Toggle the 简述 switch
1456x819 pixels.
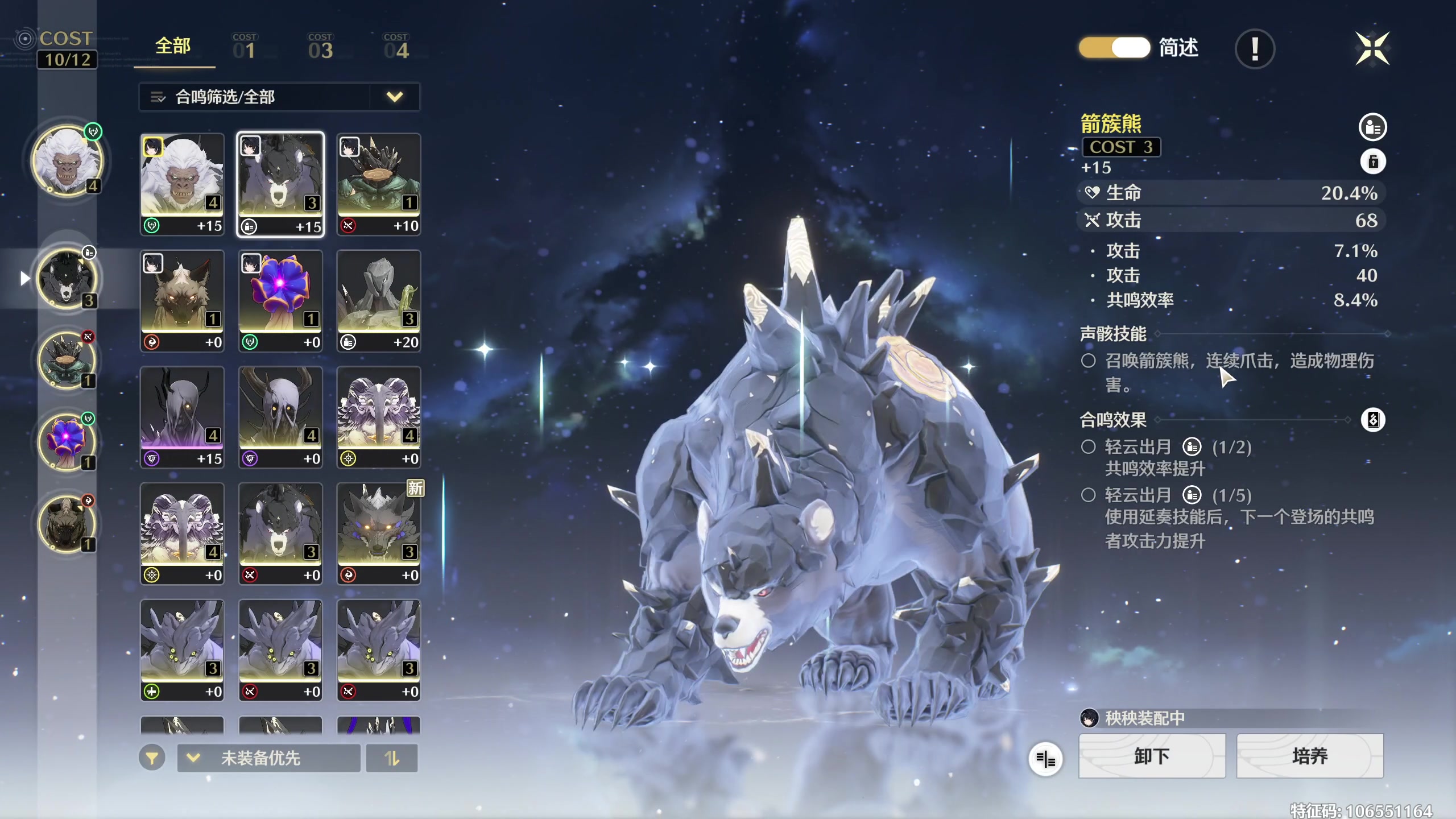(x=1115, y=48)
